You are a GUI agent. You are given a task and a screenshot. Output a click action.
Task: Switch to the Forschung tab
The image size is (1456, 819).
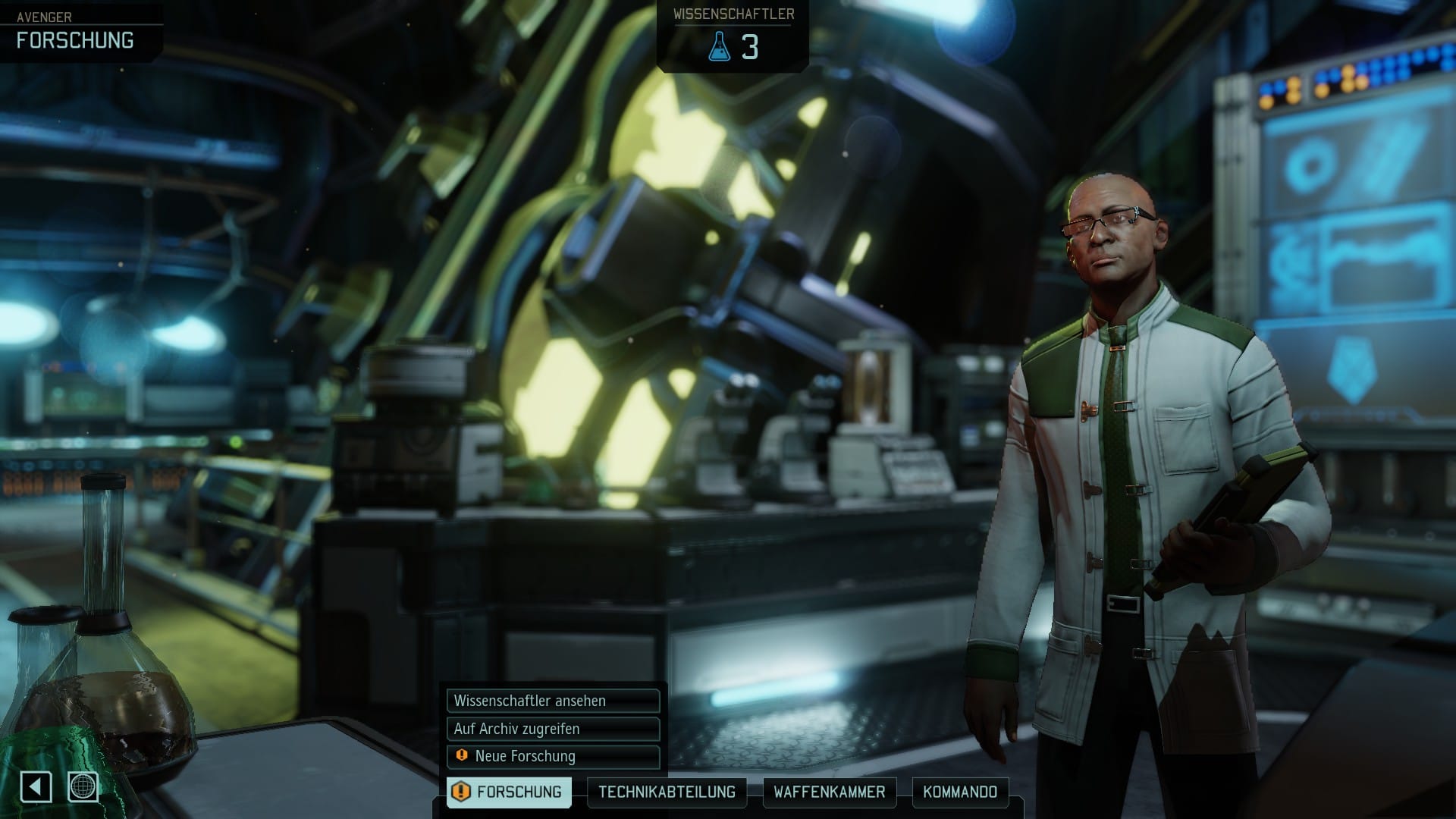point(509,792)
